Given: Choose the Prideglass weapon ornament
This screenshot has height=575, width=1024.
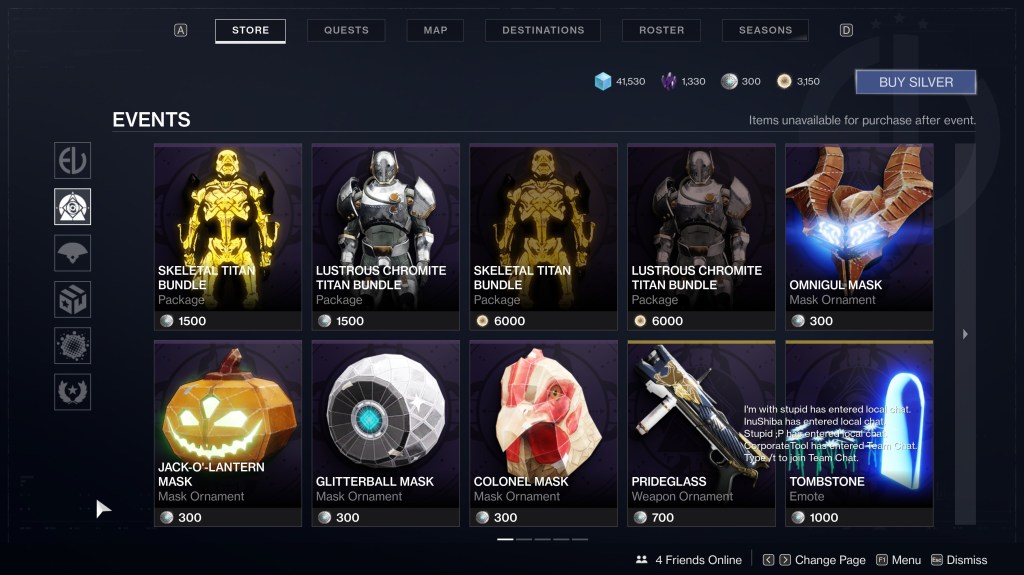Looking at the screenshot, I should [x=702, y=433].
